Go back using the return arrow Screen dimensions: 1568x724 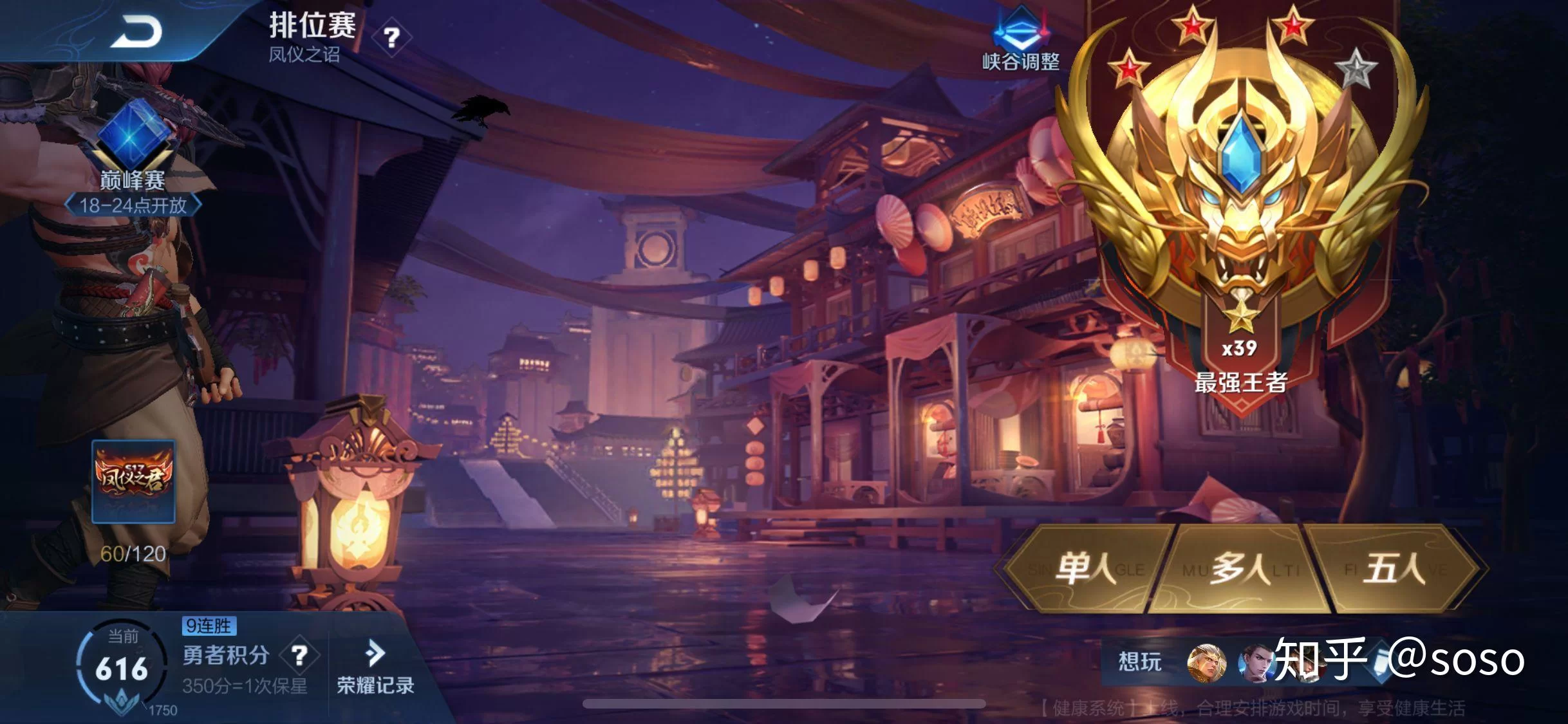(136, 31)
